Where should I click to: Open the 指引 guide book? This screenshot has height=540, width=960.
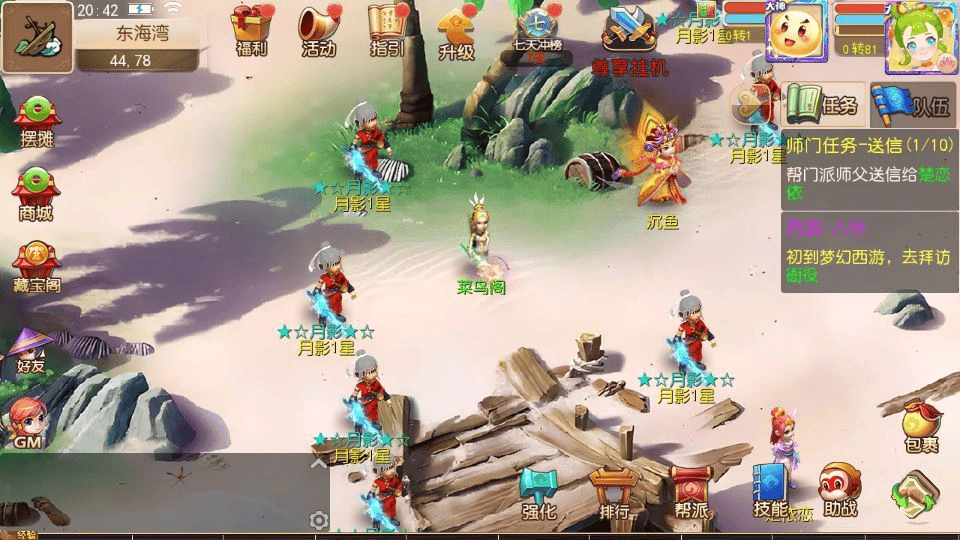pos(387,28)
